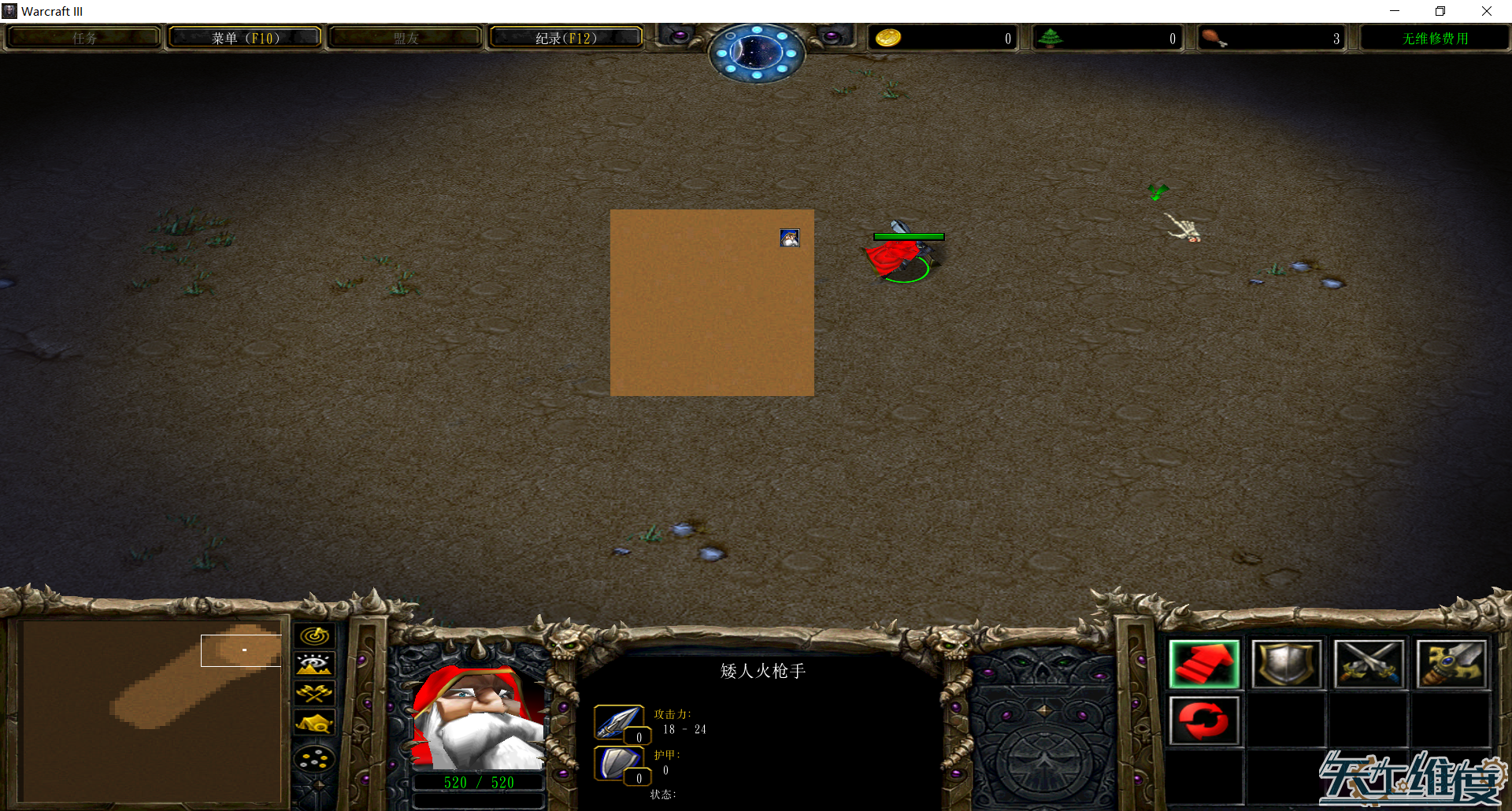Click the crossed swords attack icon
1512x811 pixels.
1369,663
